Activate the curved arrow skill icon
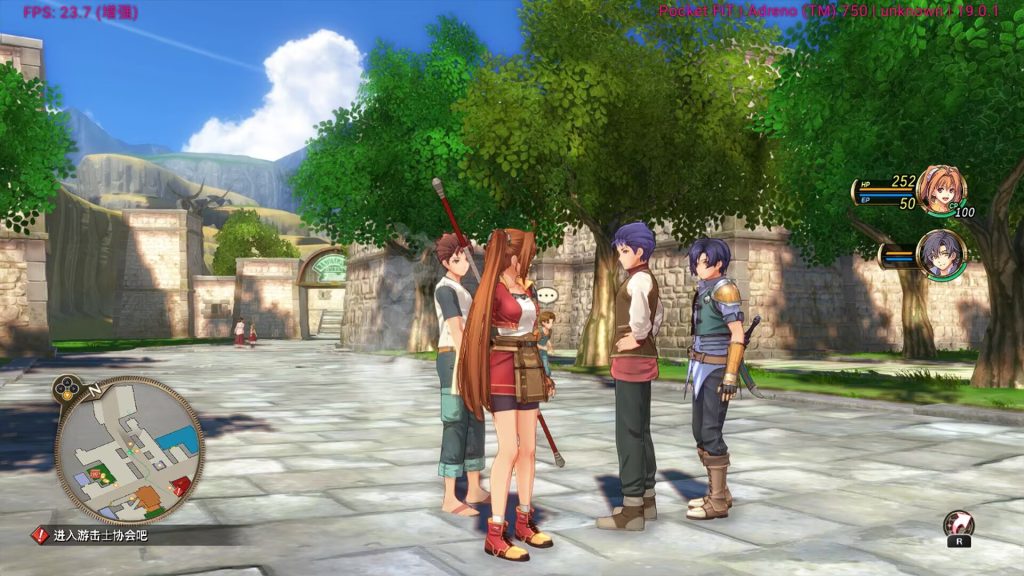This screenshot has width=1024, height=576. coord(958,523)
